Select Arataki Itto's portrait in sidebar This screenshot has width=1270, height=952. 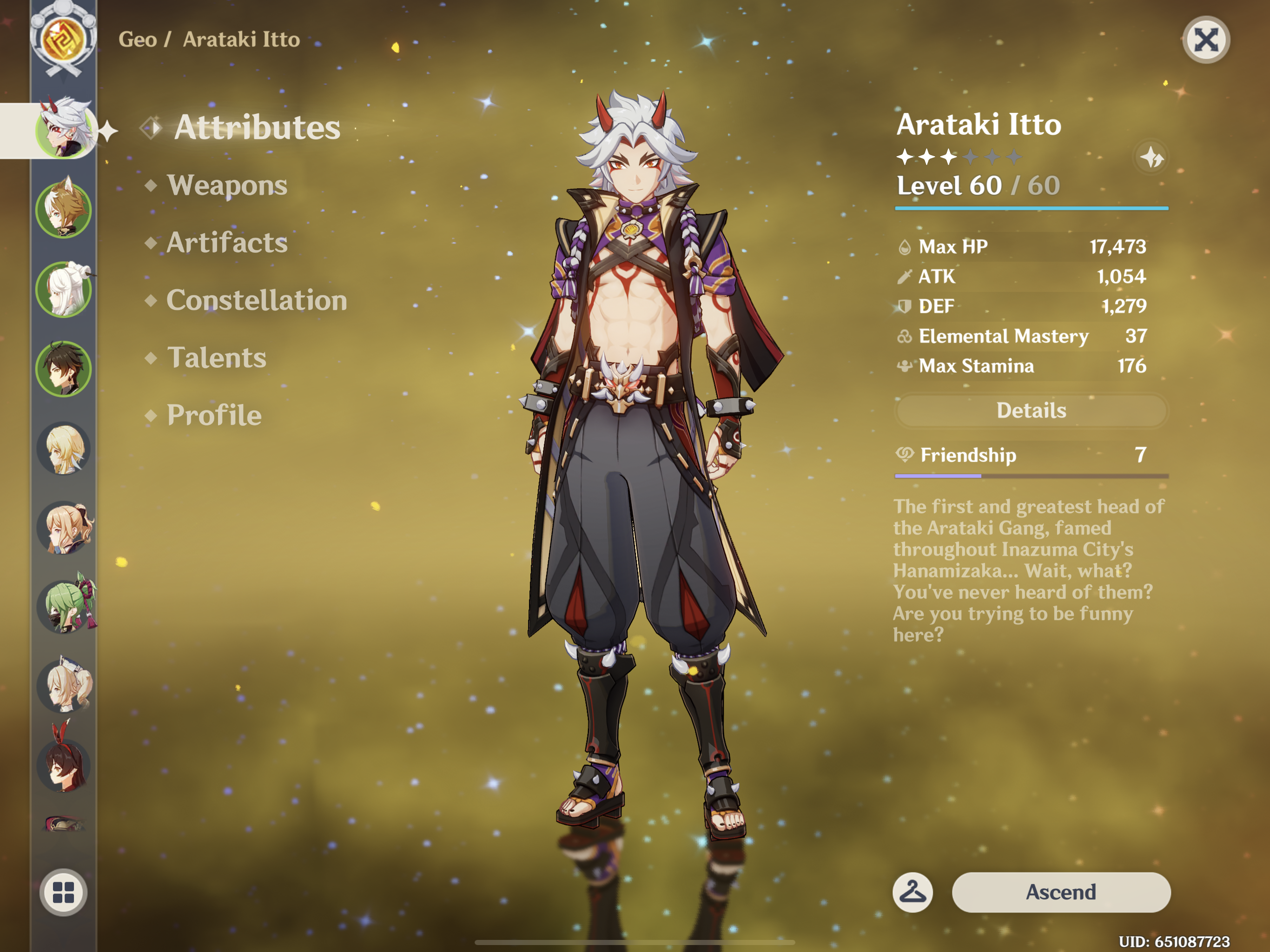pyautogui.click(x=63, y=130)
